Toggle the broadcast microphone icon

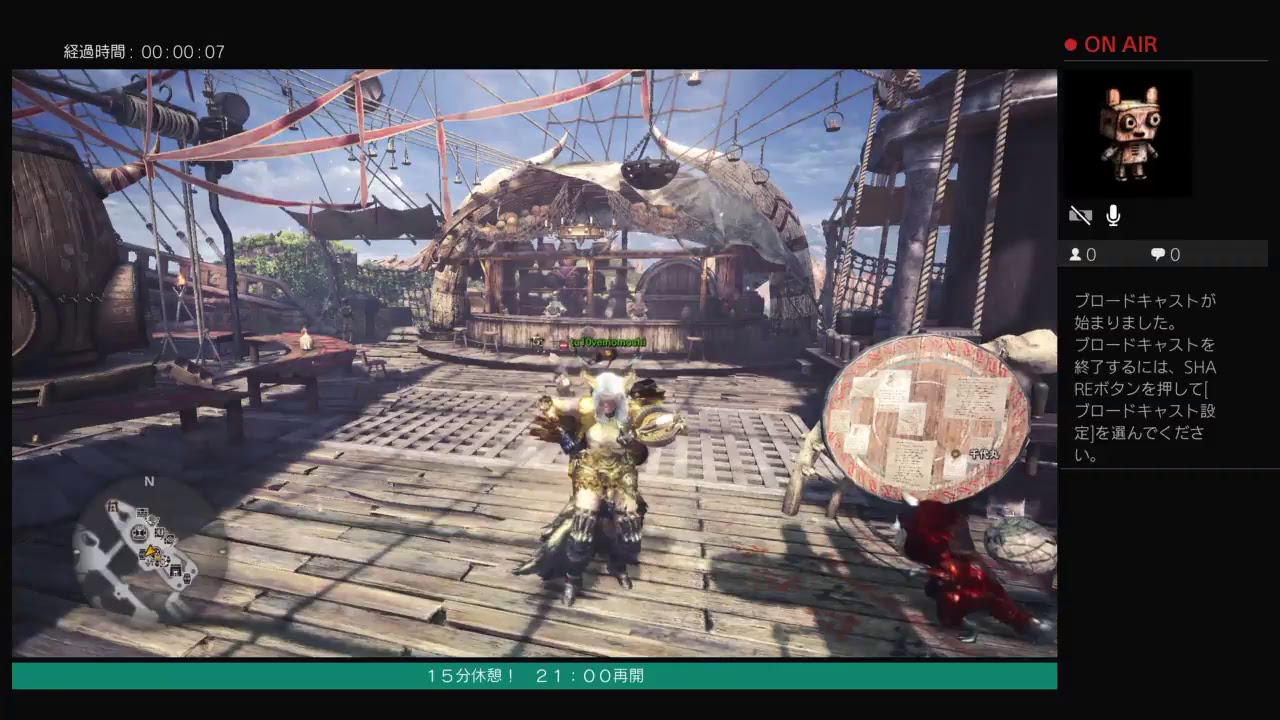click(x=1113, y=215)
